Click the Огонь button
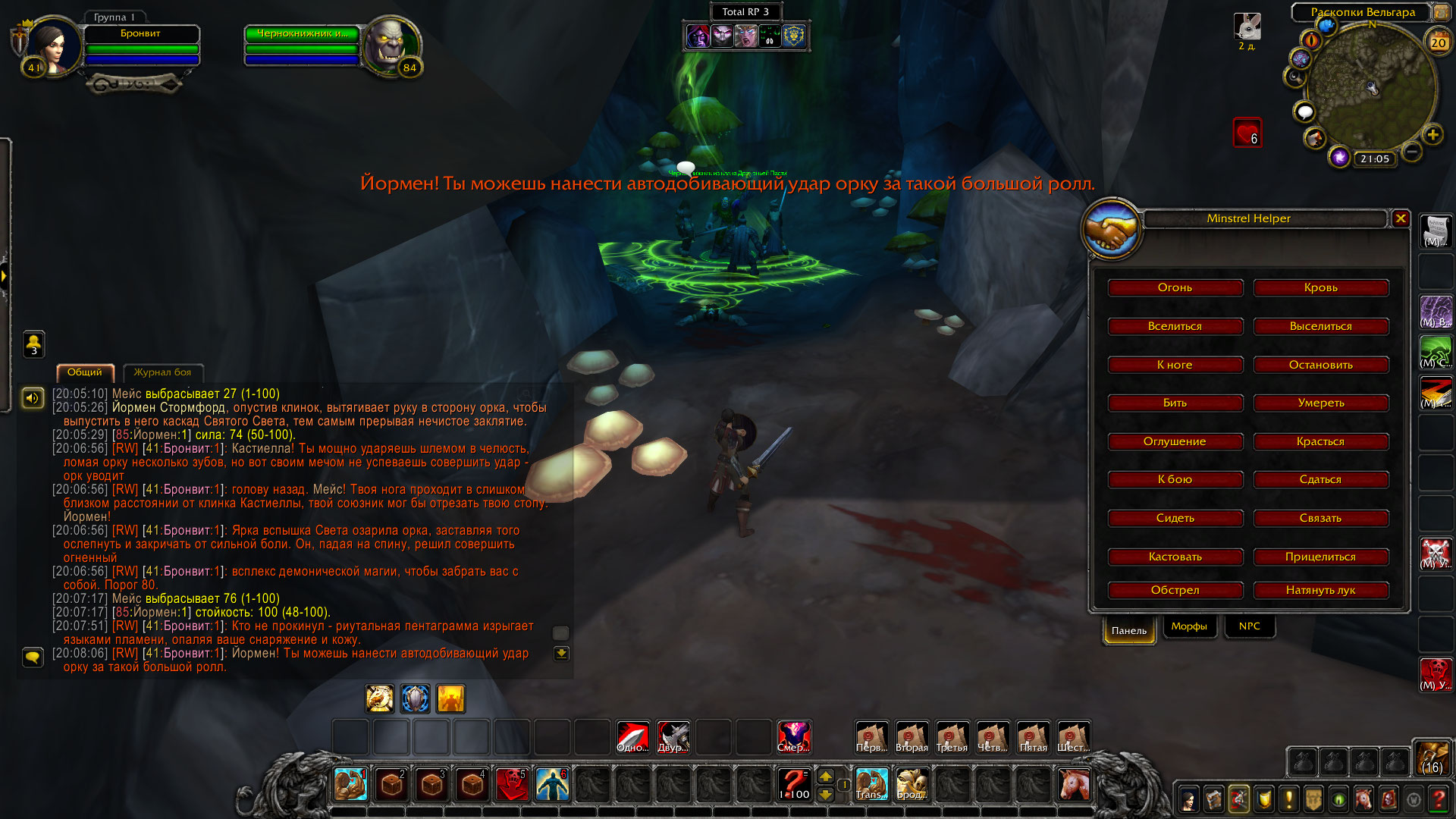The height and width of the screenshot is (819, 1456). point(1175,287)
